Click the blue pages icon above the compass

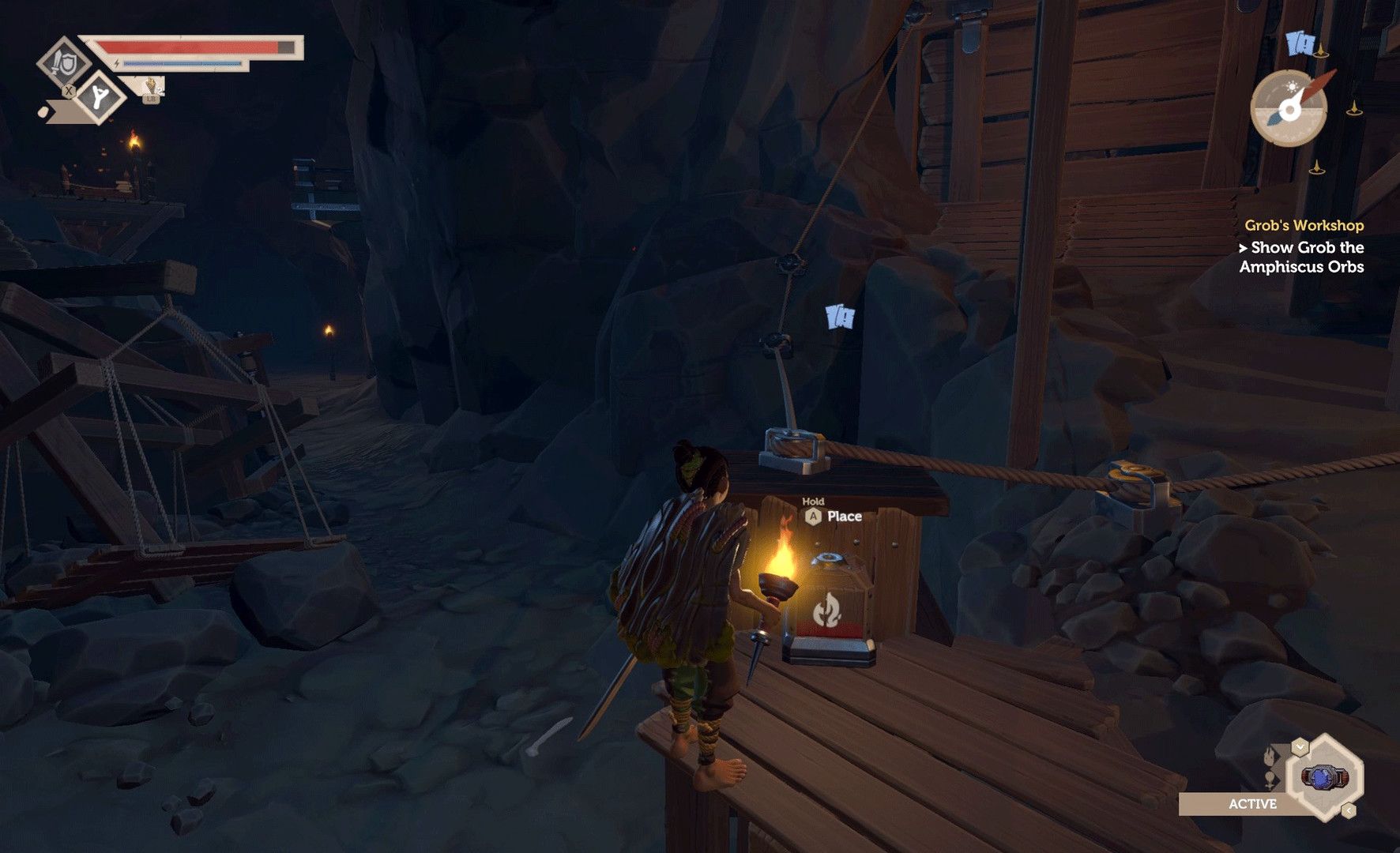pos(1301,43)
